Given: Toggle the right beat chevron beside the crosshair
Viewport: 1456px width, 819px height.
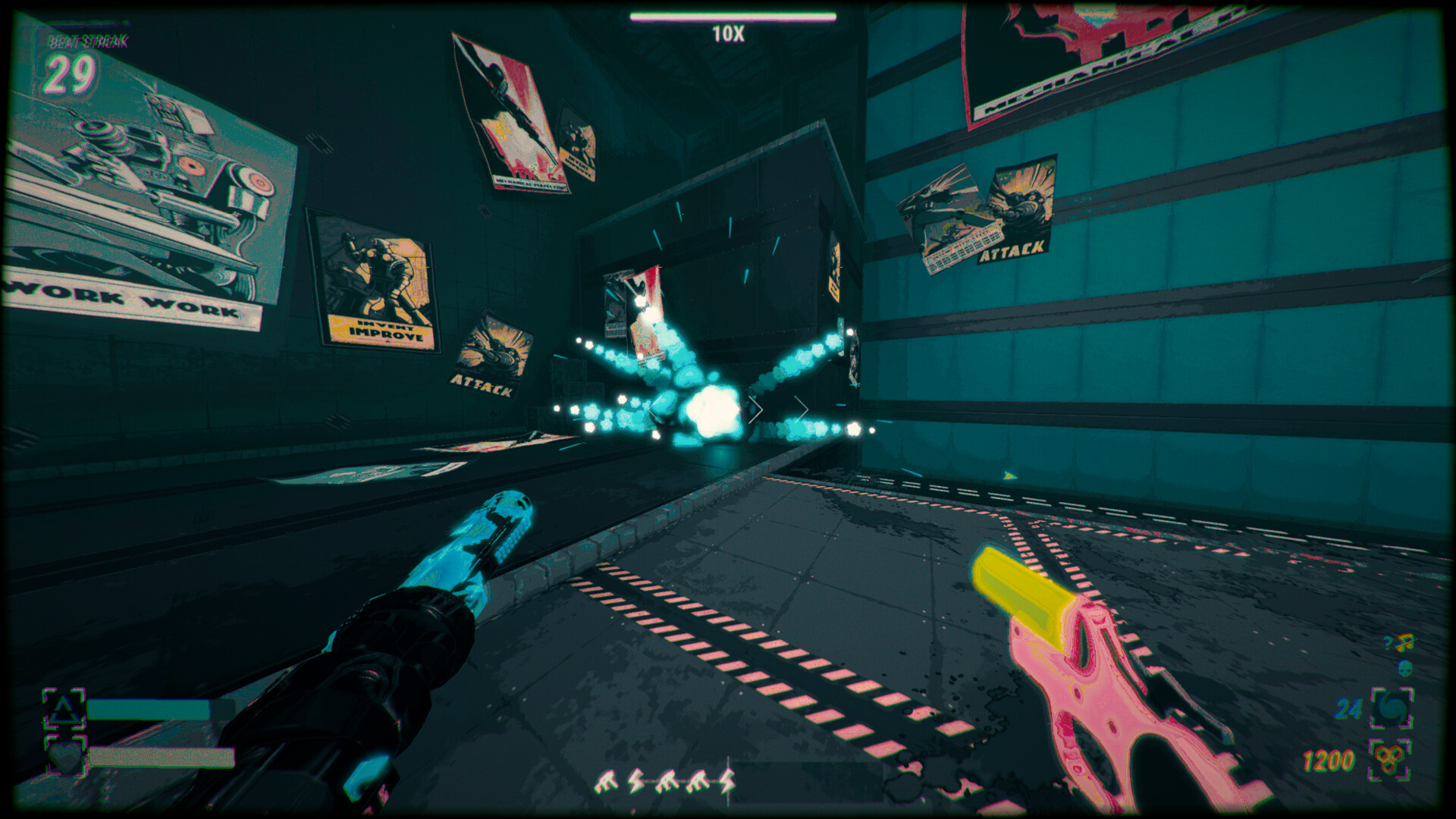Looking at the screenshot, I should [x=755, y=409].
